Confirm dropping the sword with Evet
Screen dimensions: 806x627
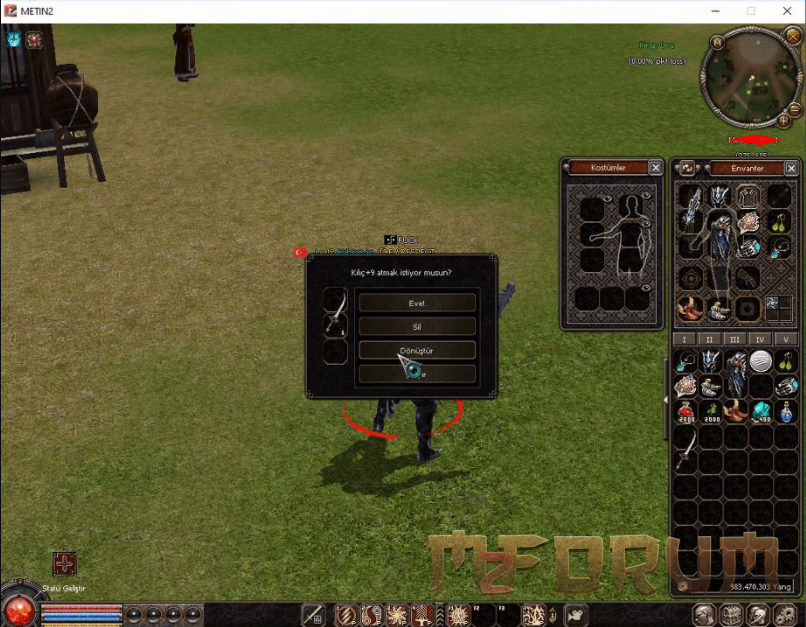point(416,302)
